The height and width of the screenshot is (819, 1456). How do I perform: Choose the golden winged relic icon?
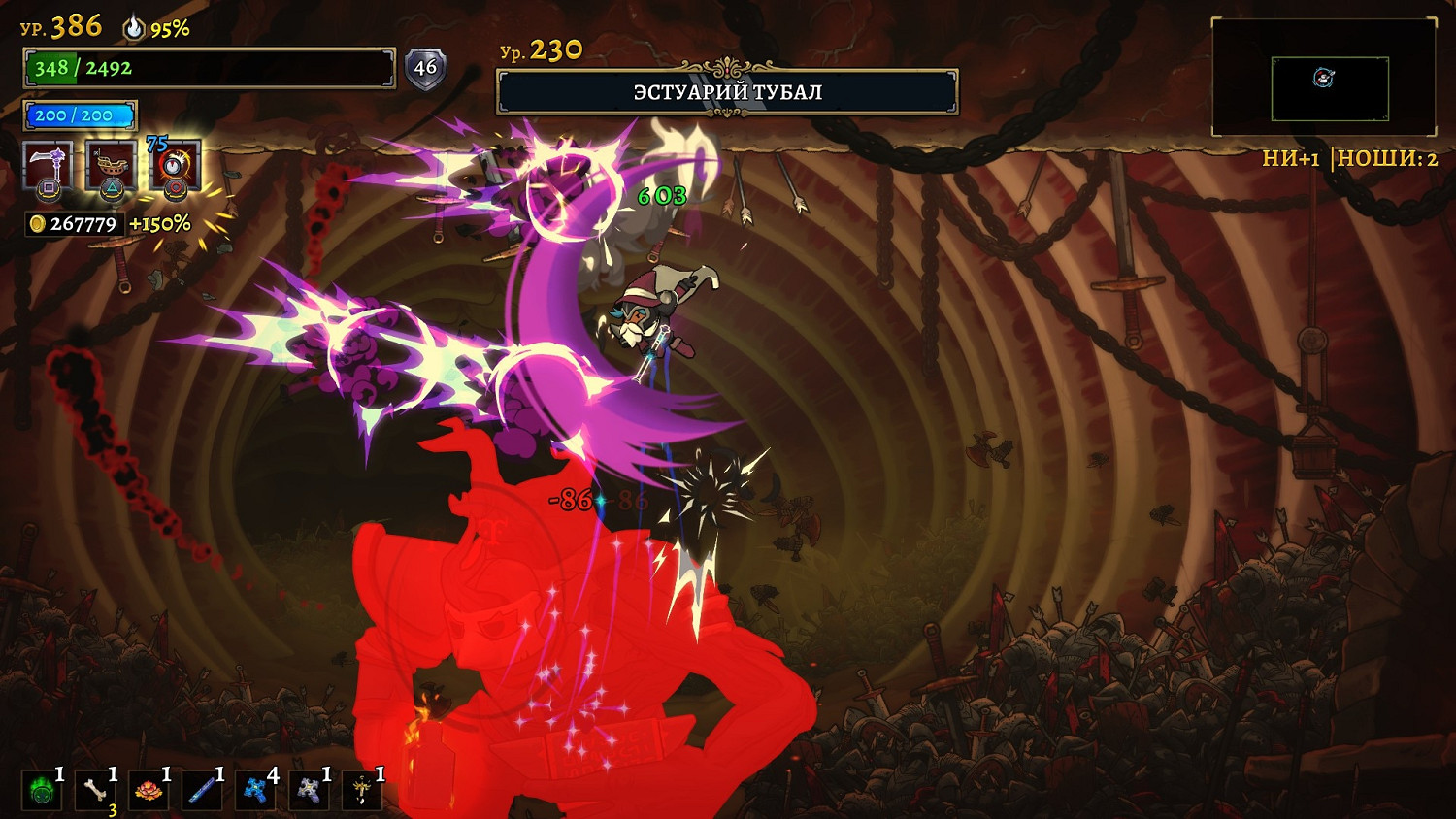pyautogui.click(x=362, y=791)
